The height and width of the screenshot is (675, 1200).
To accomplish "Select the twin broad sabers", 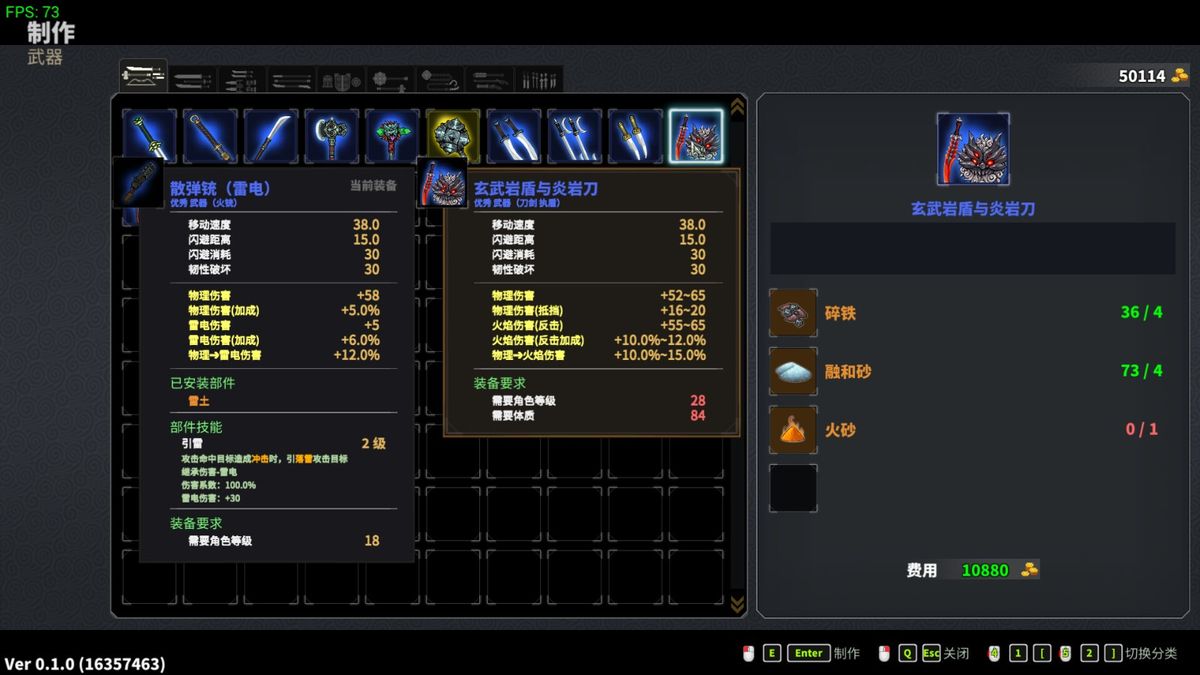I will 514,135.
